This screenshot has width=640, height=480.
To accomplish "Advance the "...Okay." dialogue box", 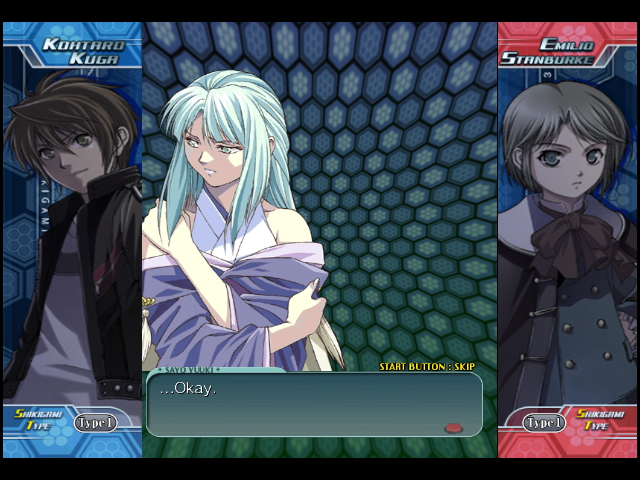I will coord(313,404).
